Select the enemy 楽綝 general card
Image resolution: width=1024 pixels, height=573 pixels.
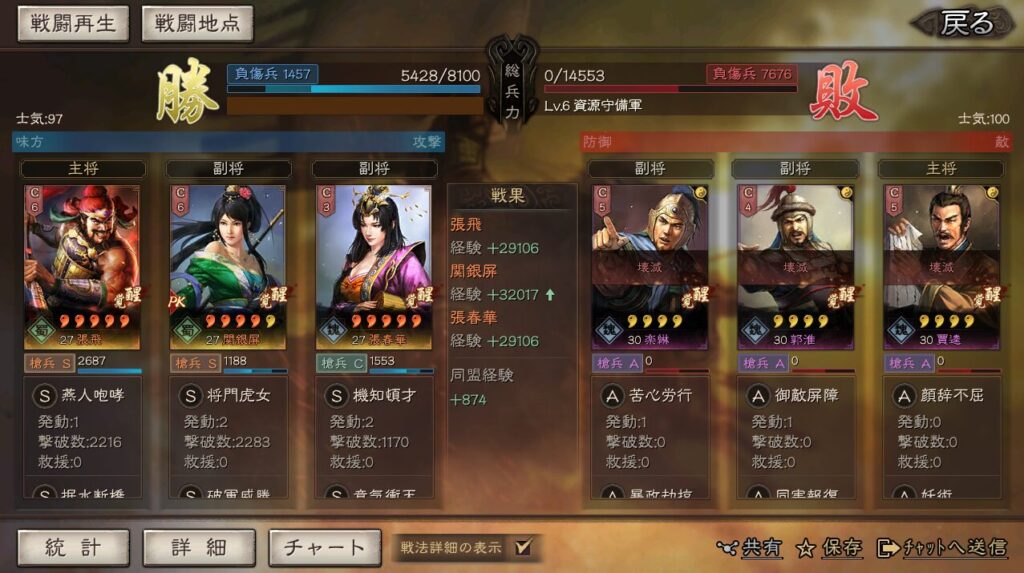point(650,265)
